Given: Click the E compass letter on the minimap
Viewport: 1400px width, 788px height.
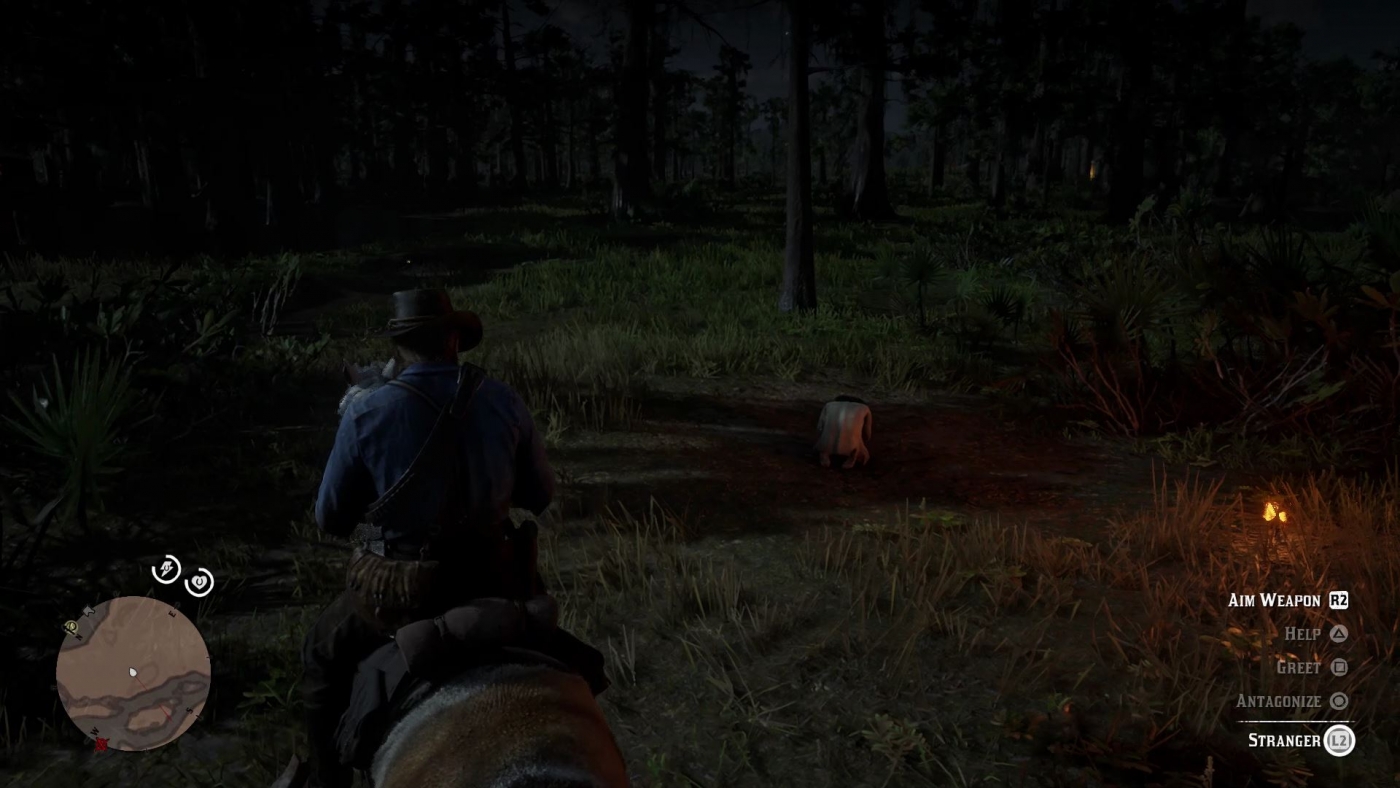Looking at the screenshot, I should pos(171,612).
